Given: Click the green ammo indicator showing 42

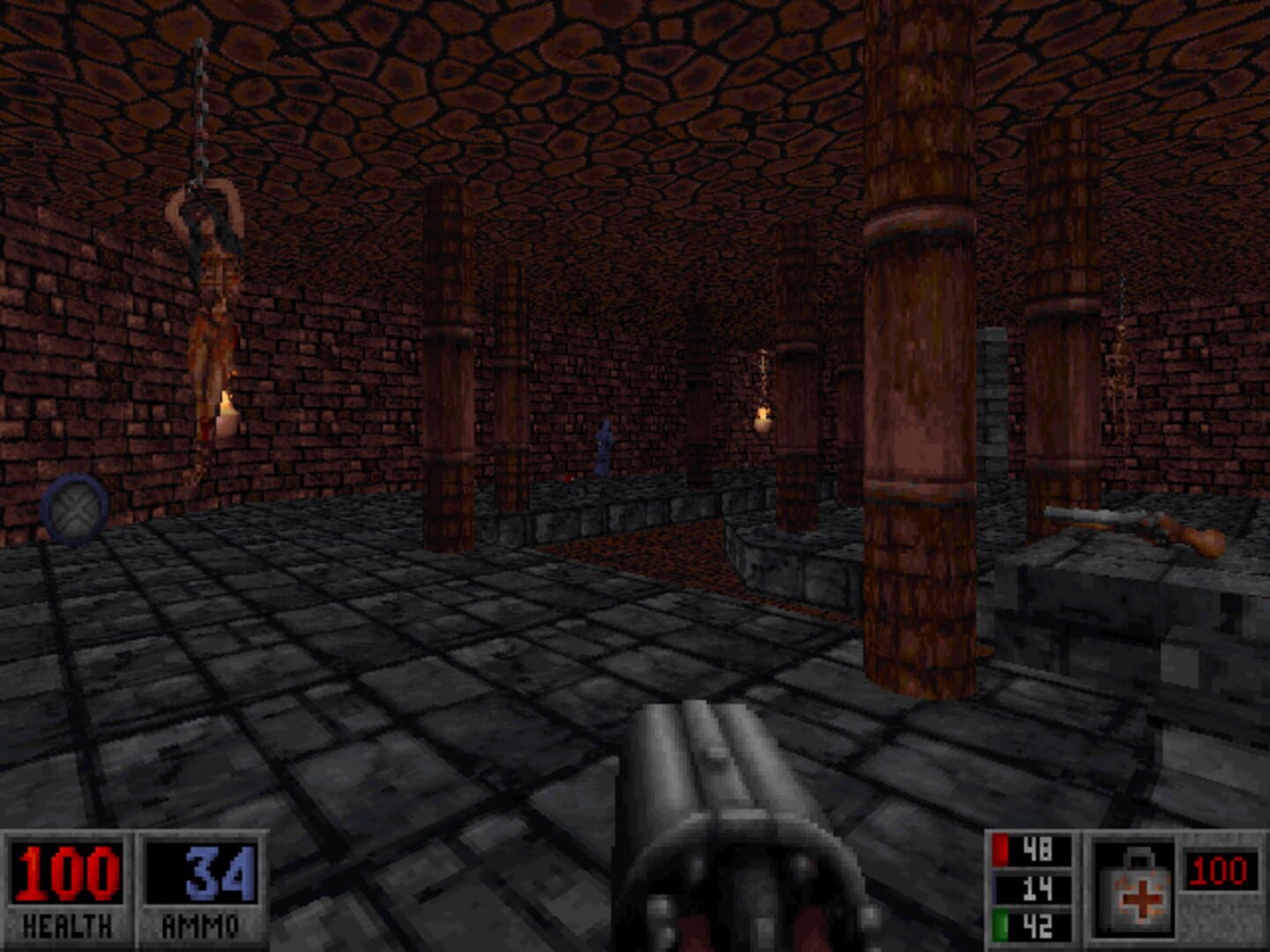Looking at the screenshot, I should [x=1034, y=927].
